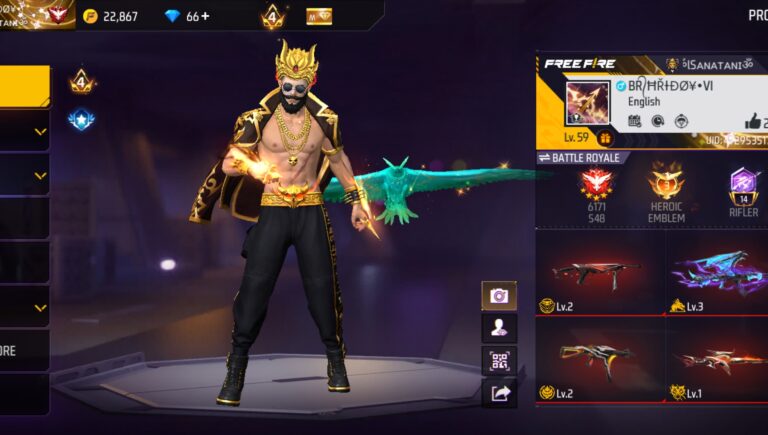Open the highlighted yellow side tab
The width and height of the screenshot is (768, 435).
point(24,86)
